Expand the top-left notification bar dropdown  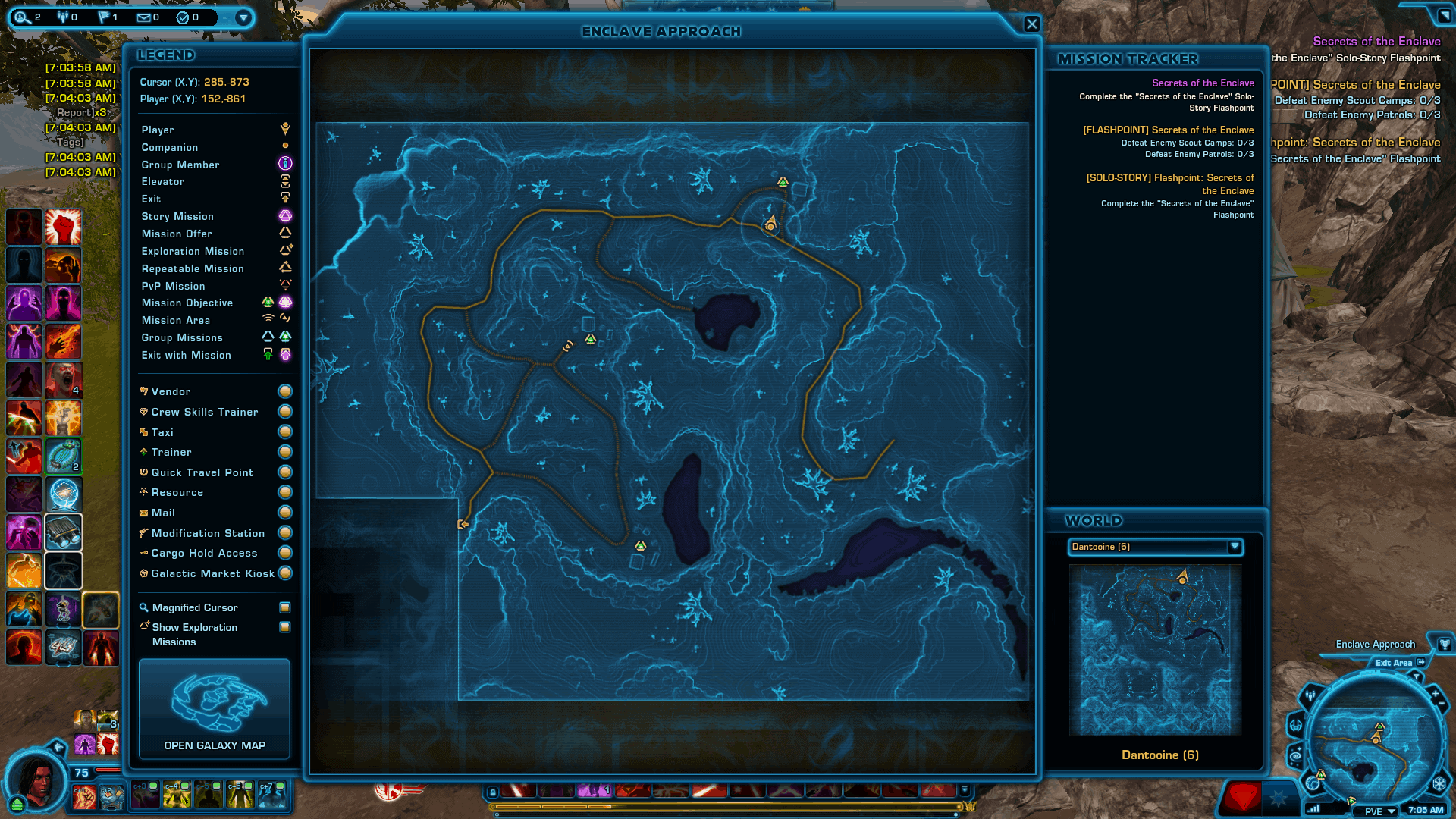243,17
